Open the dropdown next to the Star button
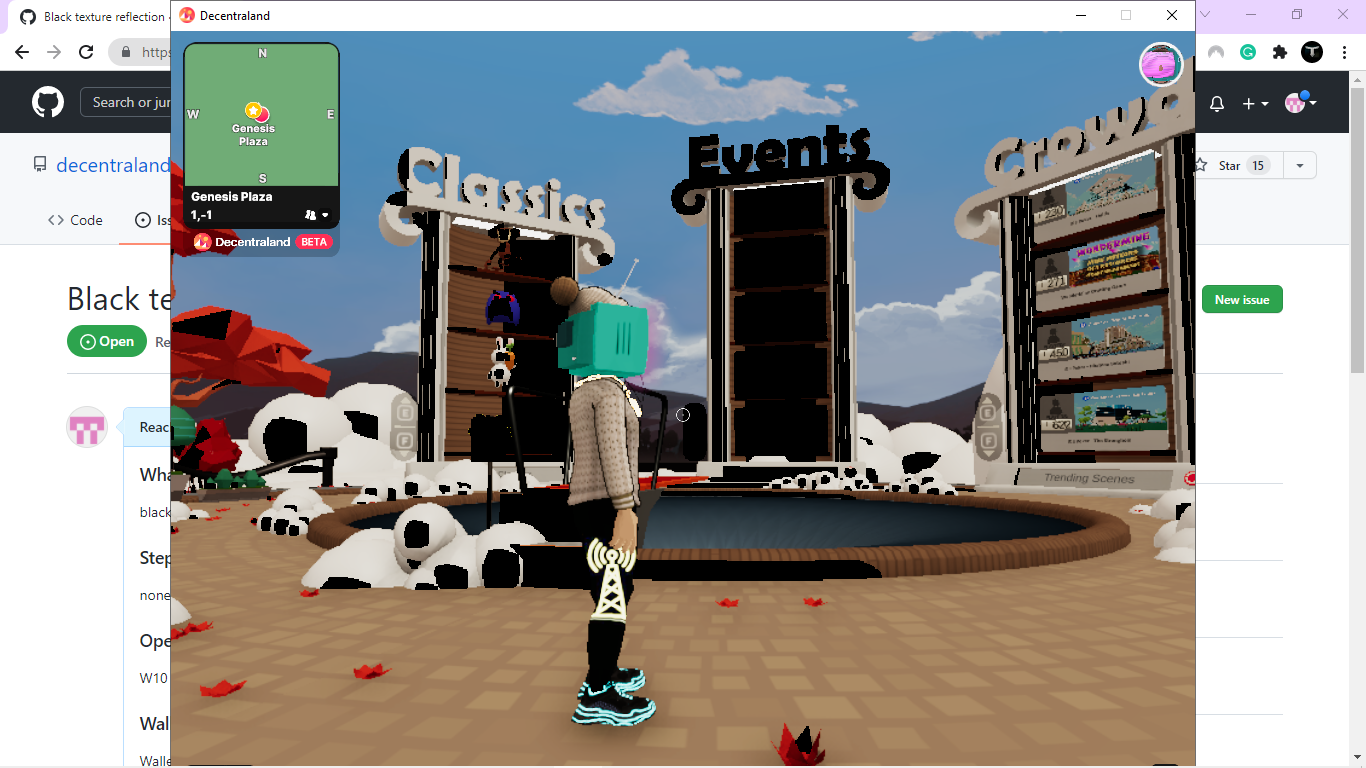 [1299, 165]
